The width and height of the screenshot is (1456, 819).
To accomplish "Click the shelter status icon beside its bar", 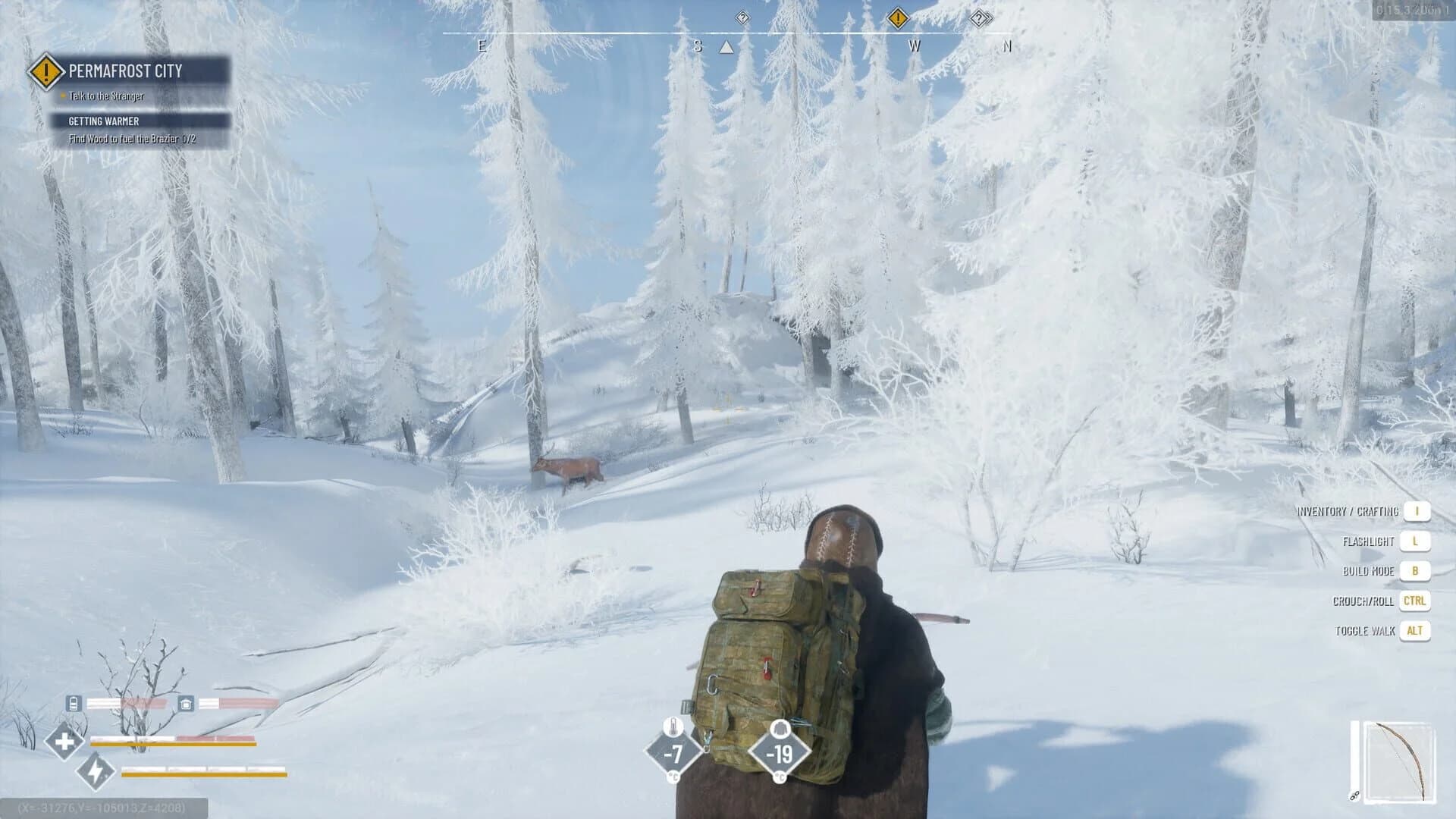I will [184, 704].
